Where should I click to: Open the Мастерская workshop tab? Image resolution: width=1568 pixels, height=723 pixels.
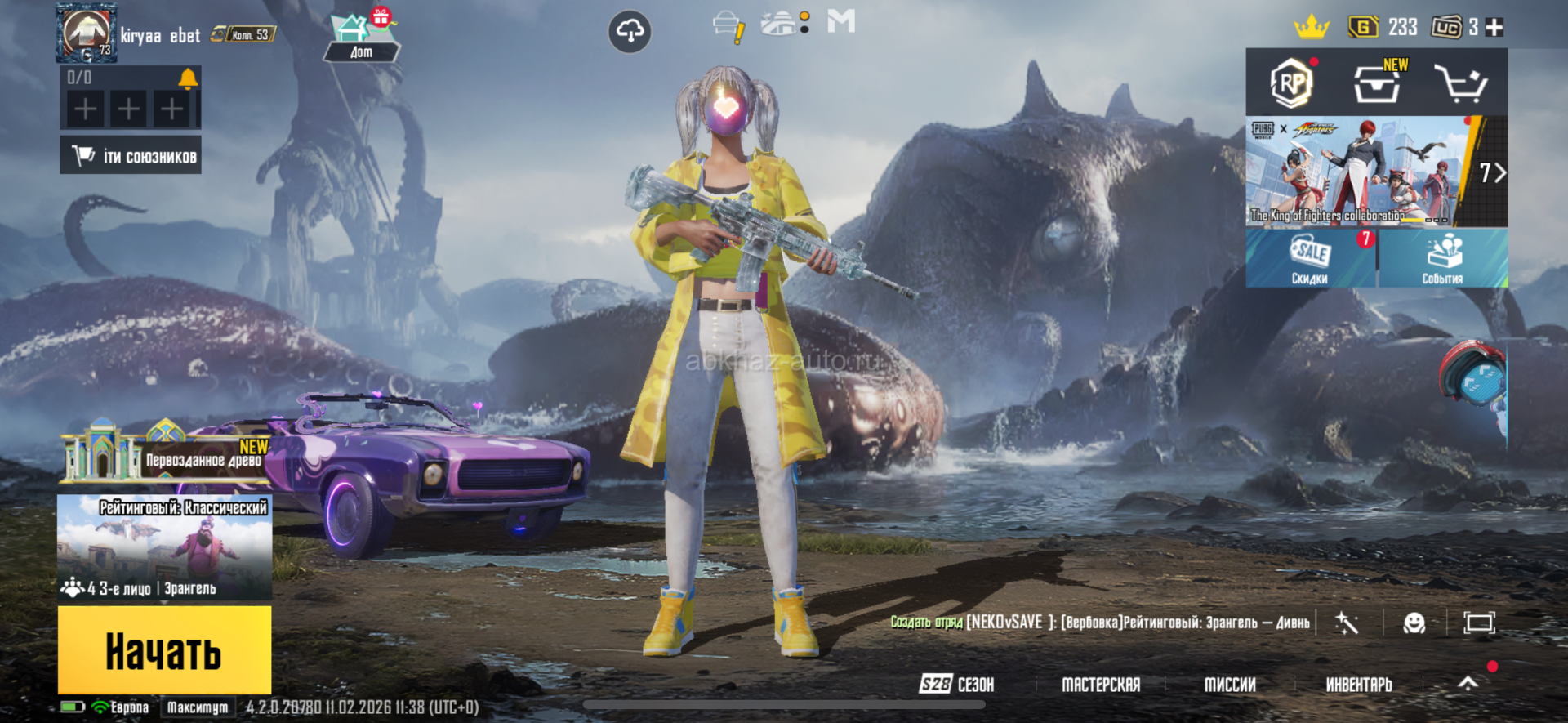coord(1100,685)
